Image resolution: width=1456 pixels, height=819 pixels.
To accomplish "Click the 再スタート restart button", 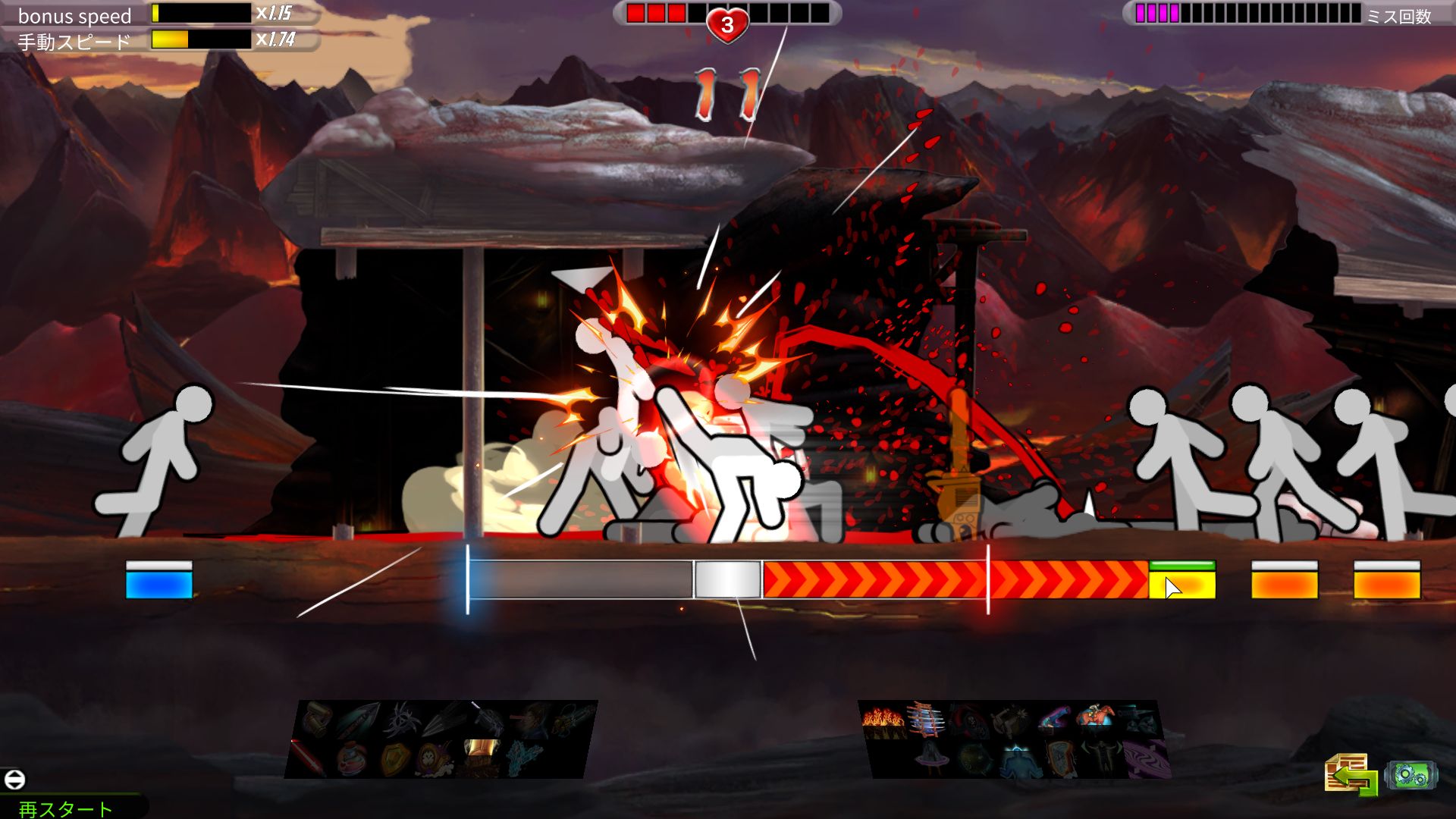I will (65, 808).
